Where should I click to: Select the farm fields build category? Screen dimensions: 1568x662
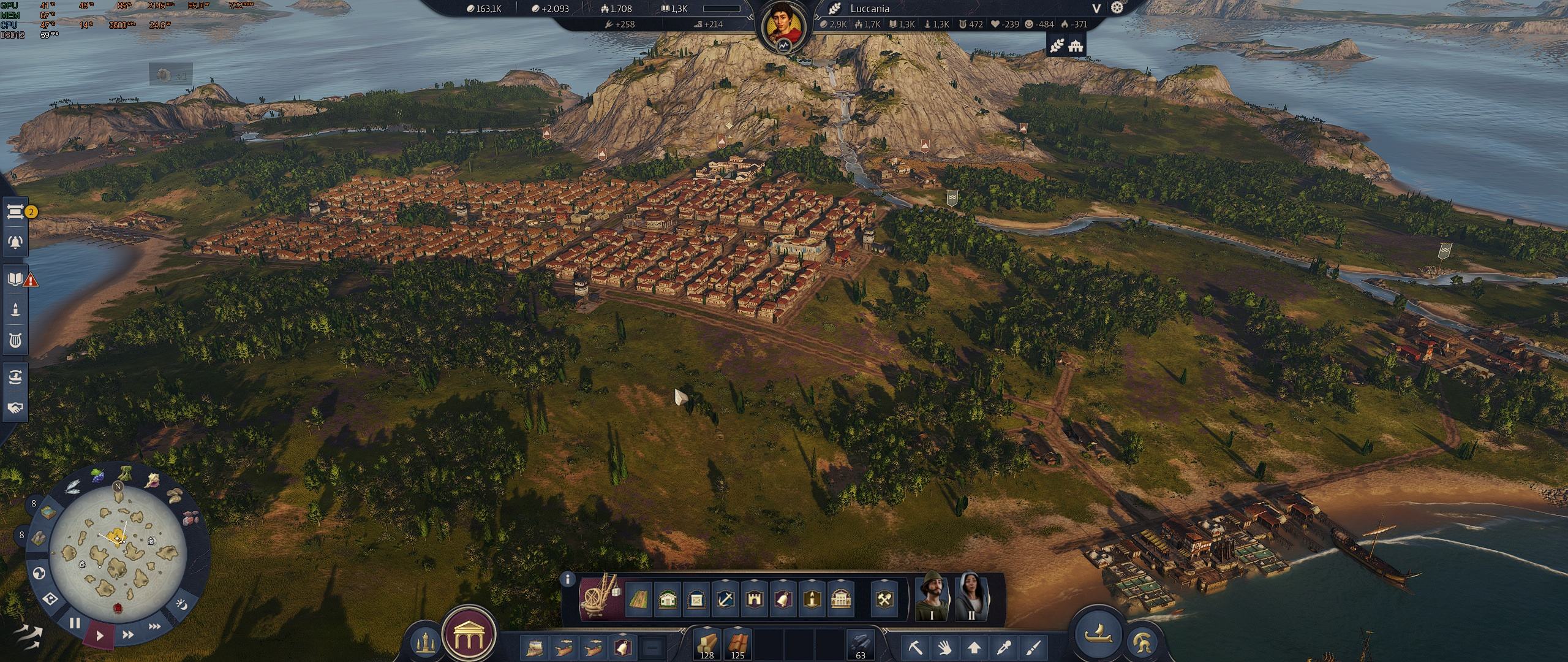click(x=638, y=599)
